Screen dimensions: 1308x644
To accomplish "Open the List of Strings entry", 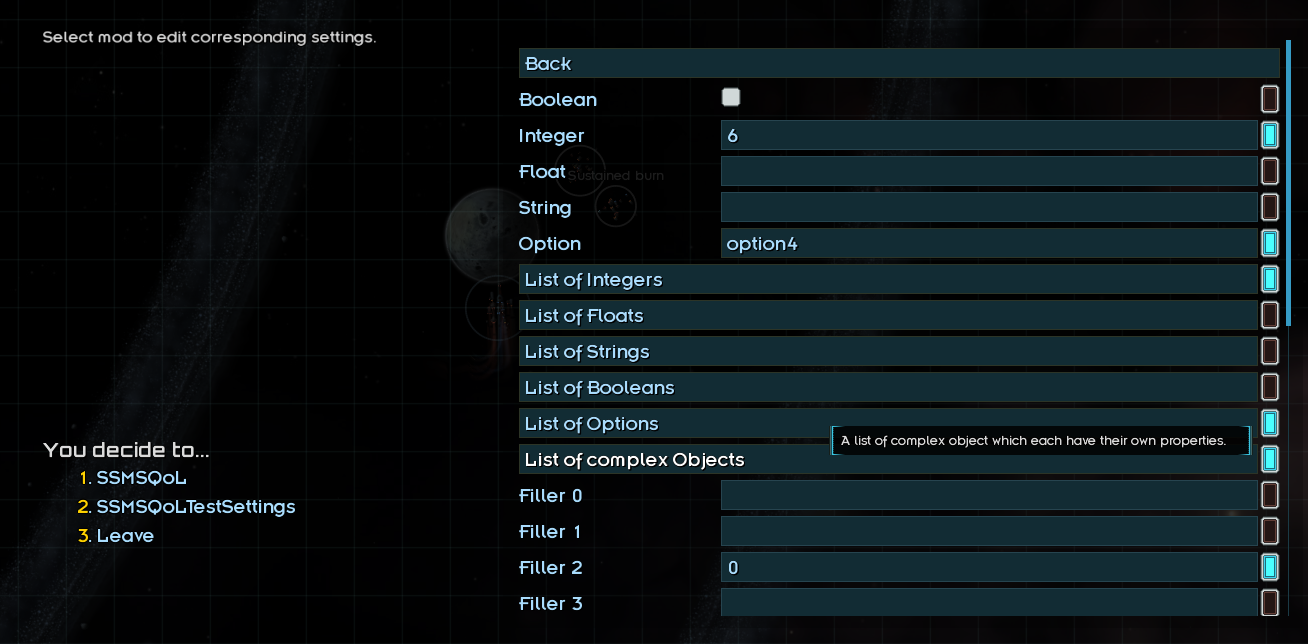I will click(x=888, y=351).
